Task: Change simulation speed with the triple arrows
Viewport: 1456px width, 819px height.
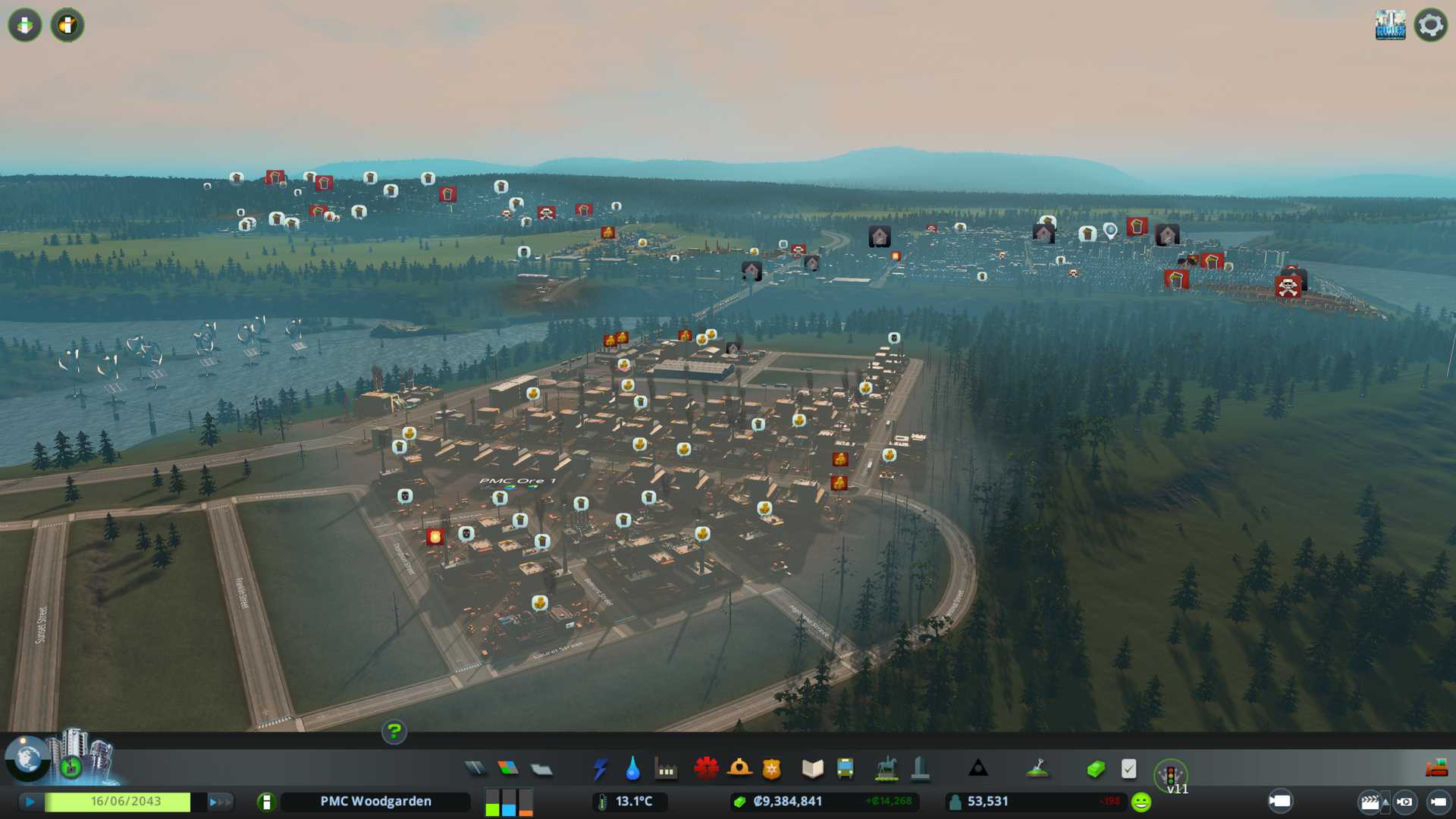Action: tap(219, 802)
